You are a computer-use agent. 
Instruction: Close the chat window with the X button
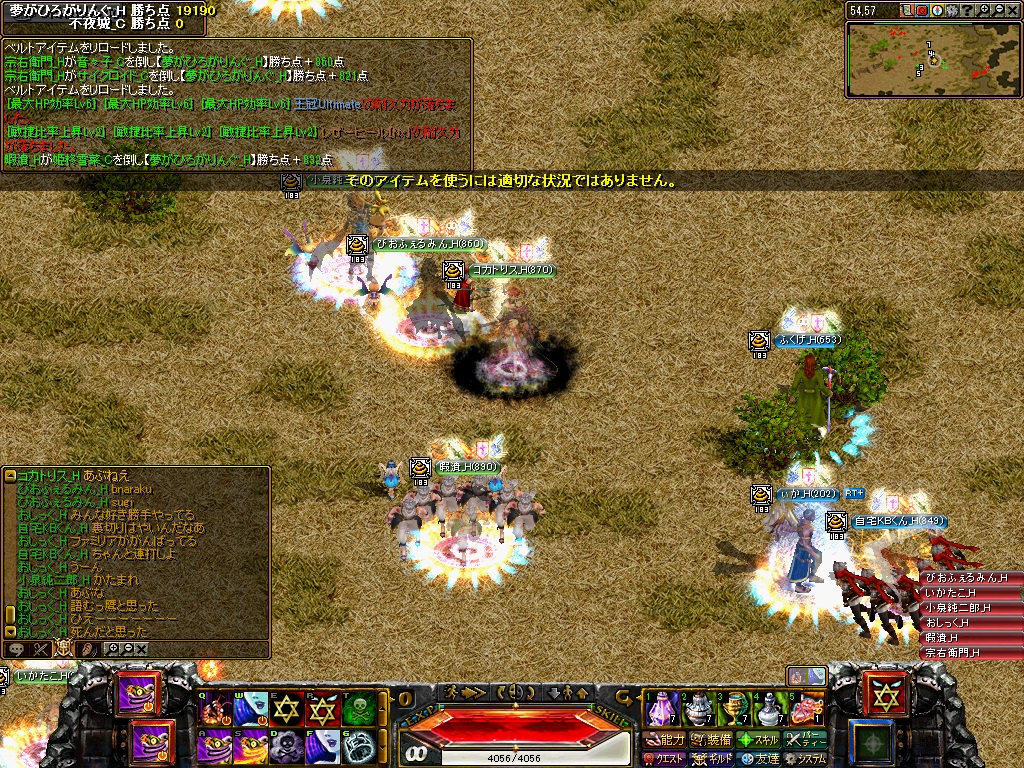pos(142,649)
